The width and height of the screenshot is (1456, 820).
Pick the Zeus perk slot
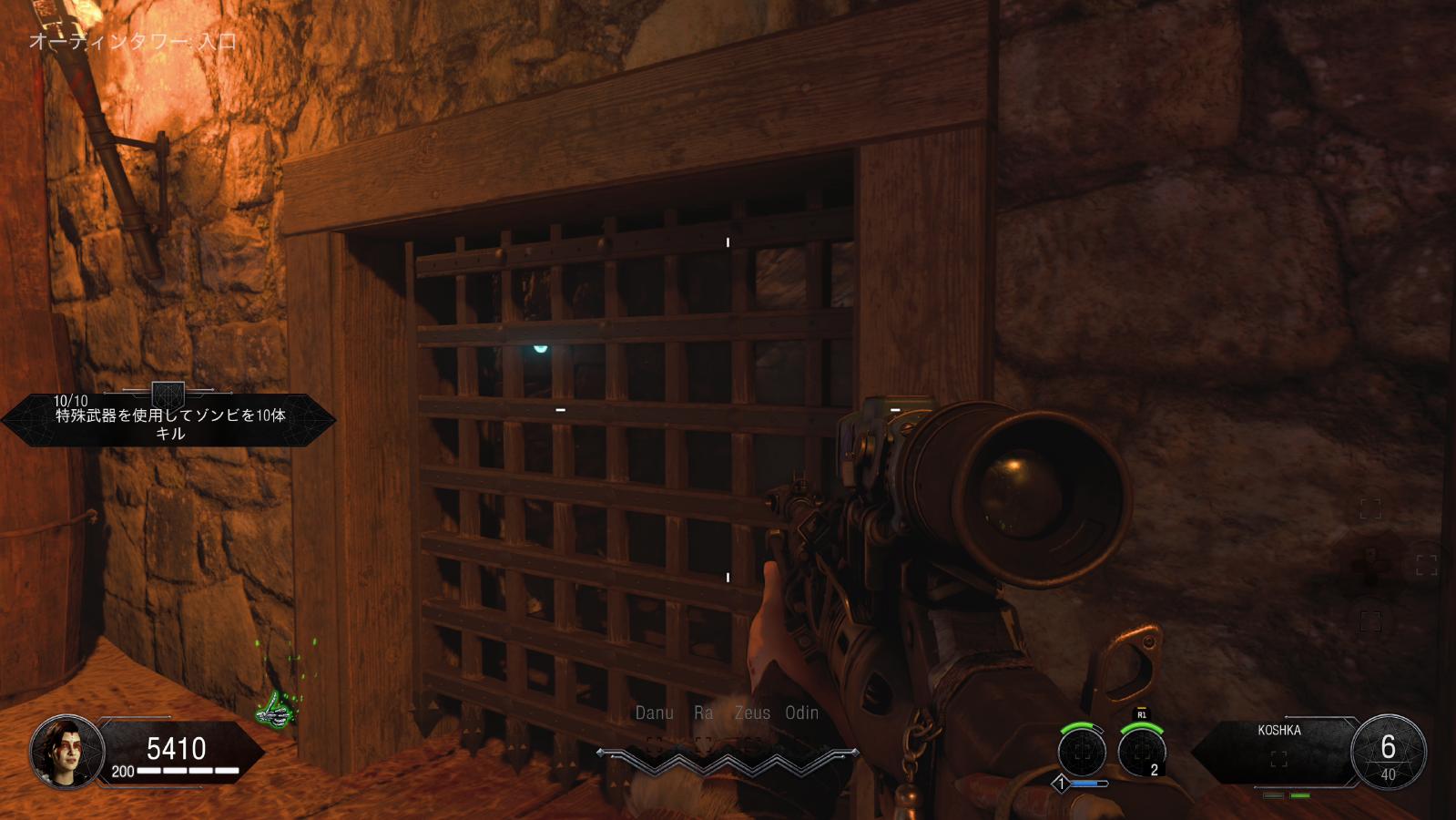(x=752, y=713)
